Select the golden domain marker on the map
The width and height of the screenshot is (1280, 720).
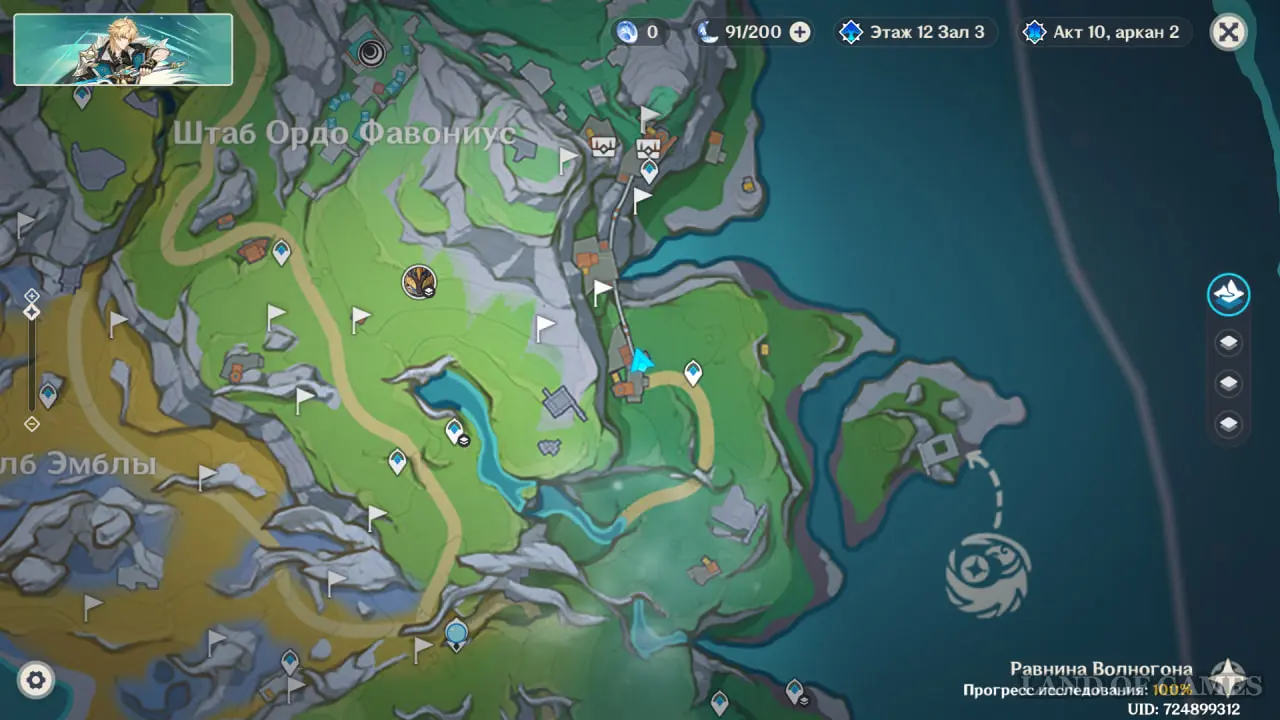419,282
